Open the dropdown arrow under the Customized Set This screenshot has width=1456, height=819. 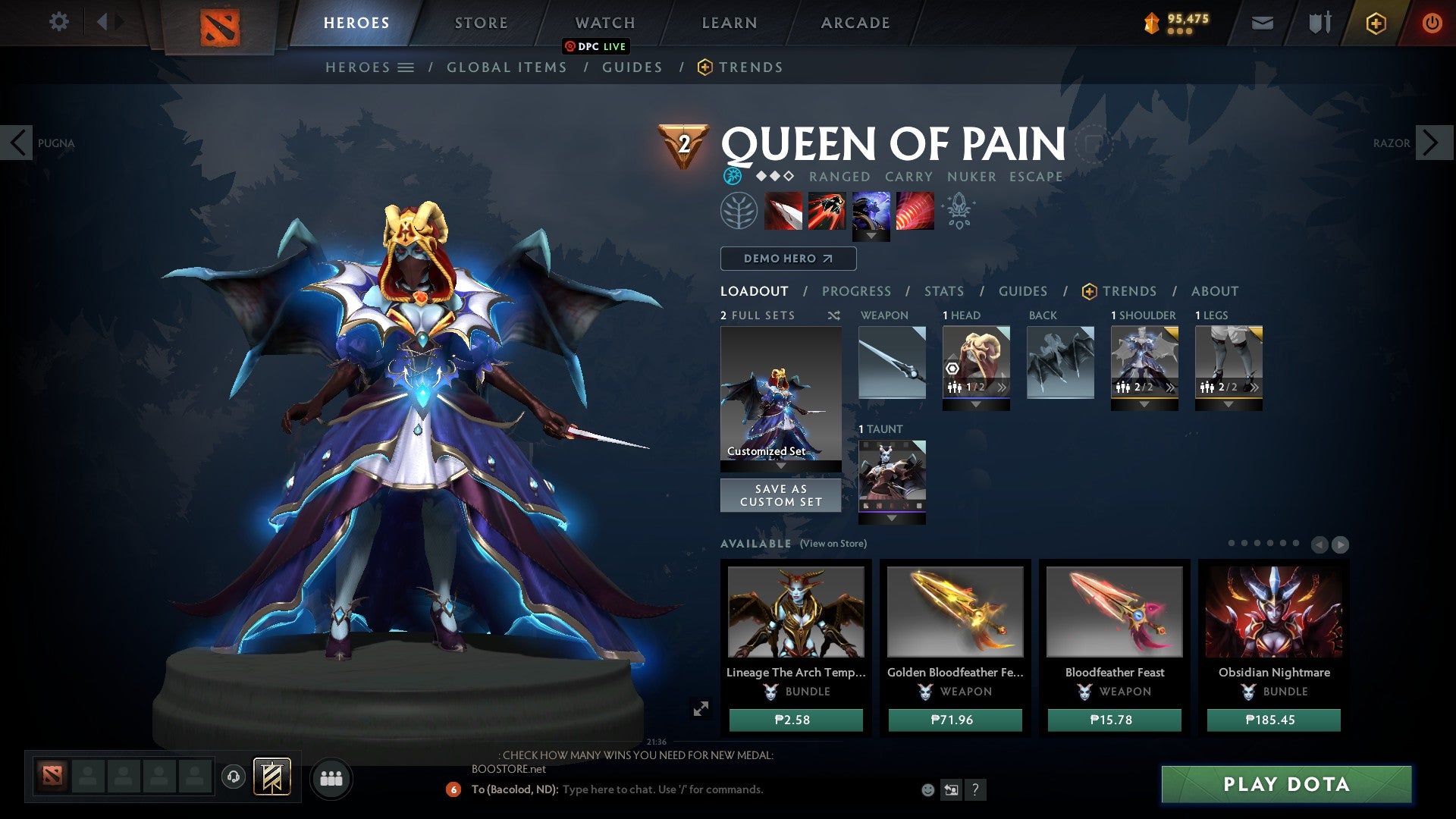click(x=780, y=464)
